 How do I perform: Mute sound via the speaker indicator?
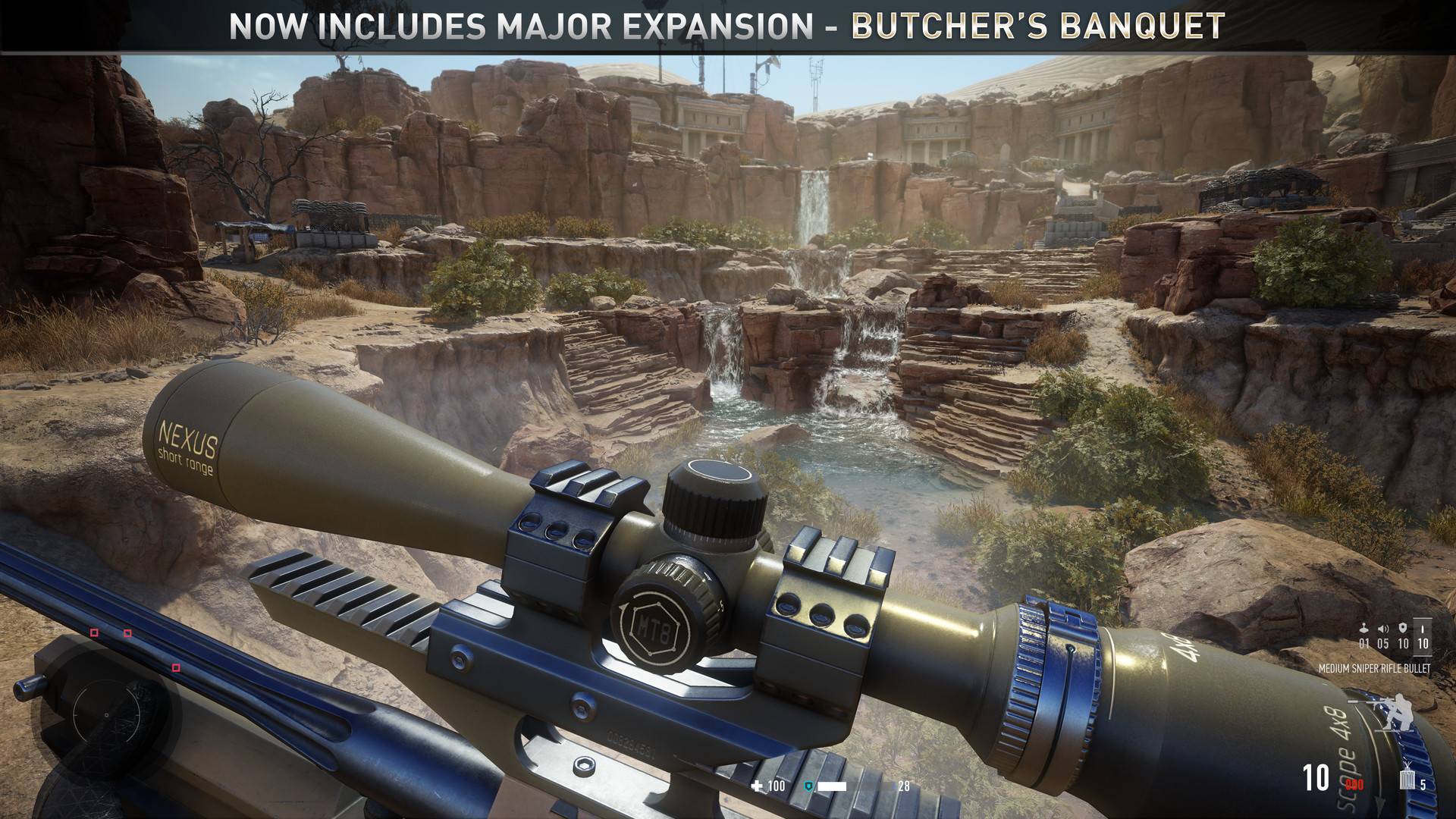pyautogui.click(x=1382, y=628)
